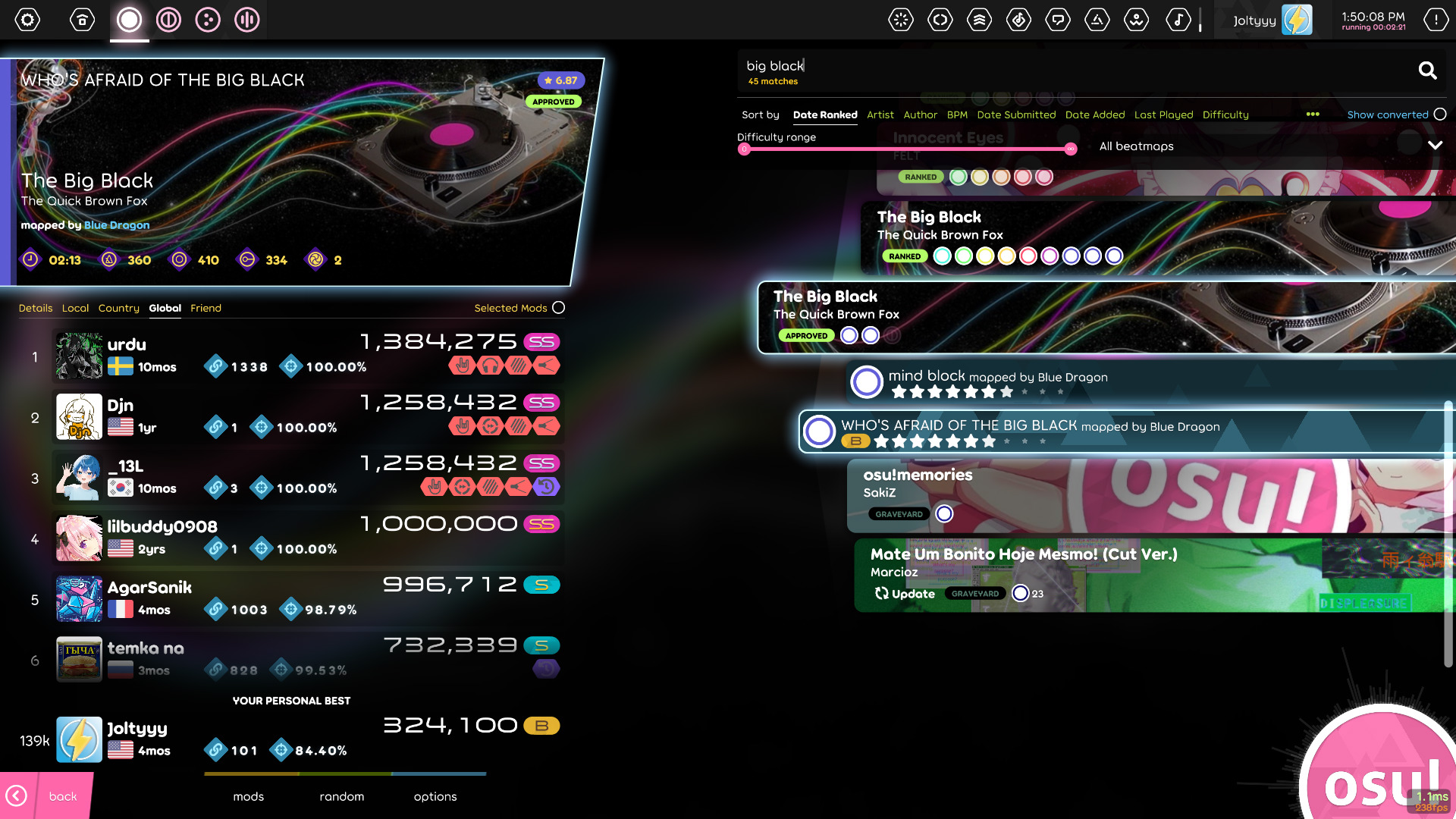1456x819 pixels.
Task: Switch to the Country leaderboard tab
Action: click(118, 308)
